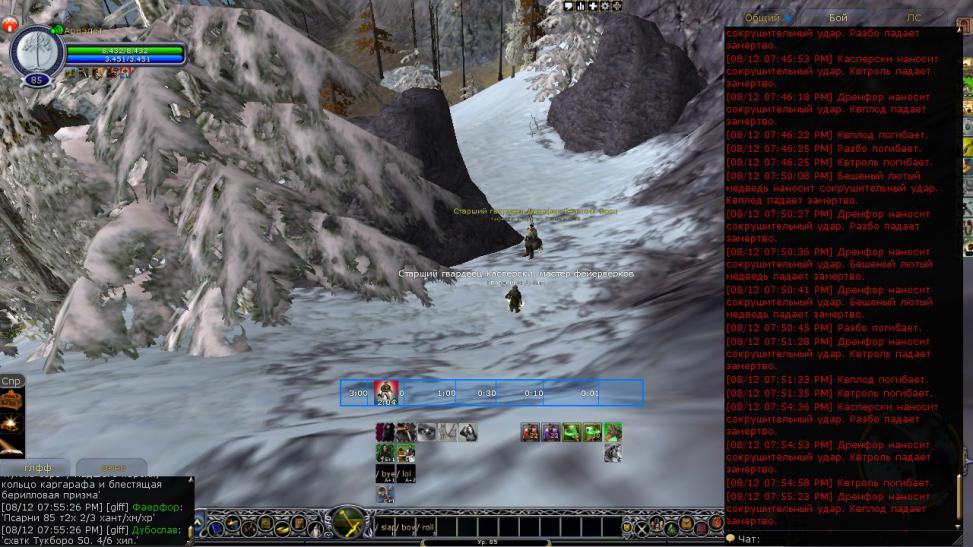Select the глфф chat channel tab

coord(38,467)
